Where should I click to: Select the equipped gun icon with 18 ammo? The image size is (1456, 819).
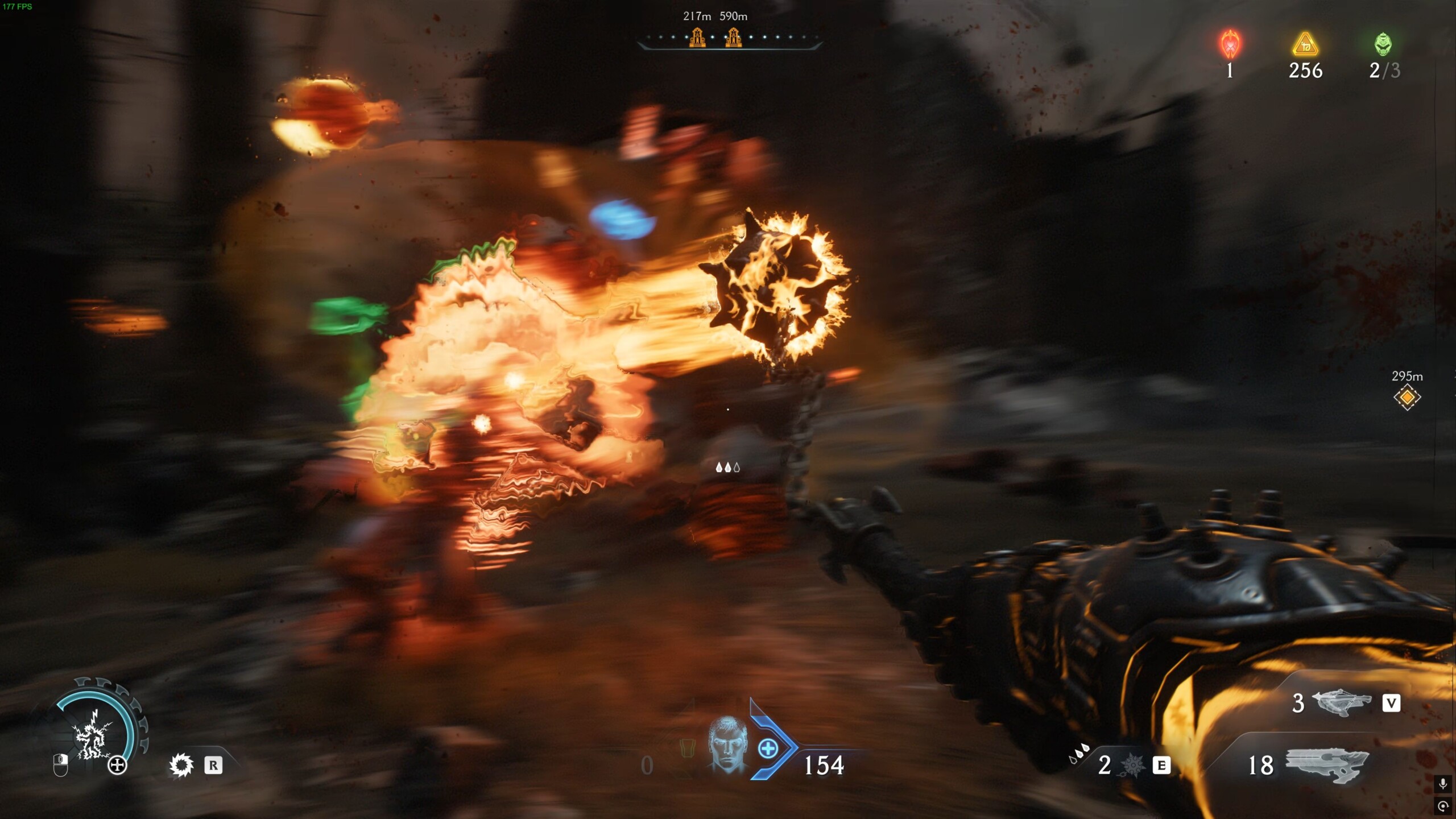tap(1326, 765)
